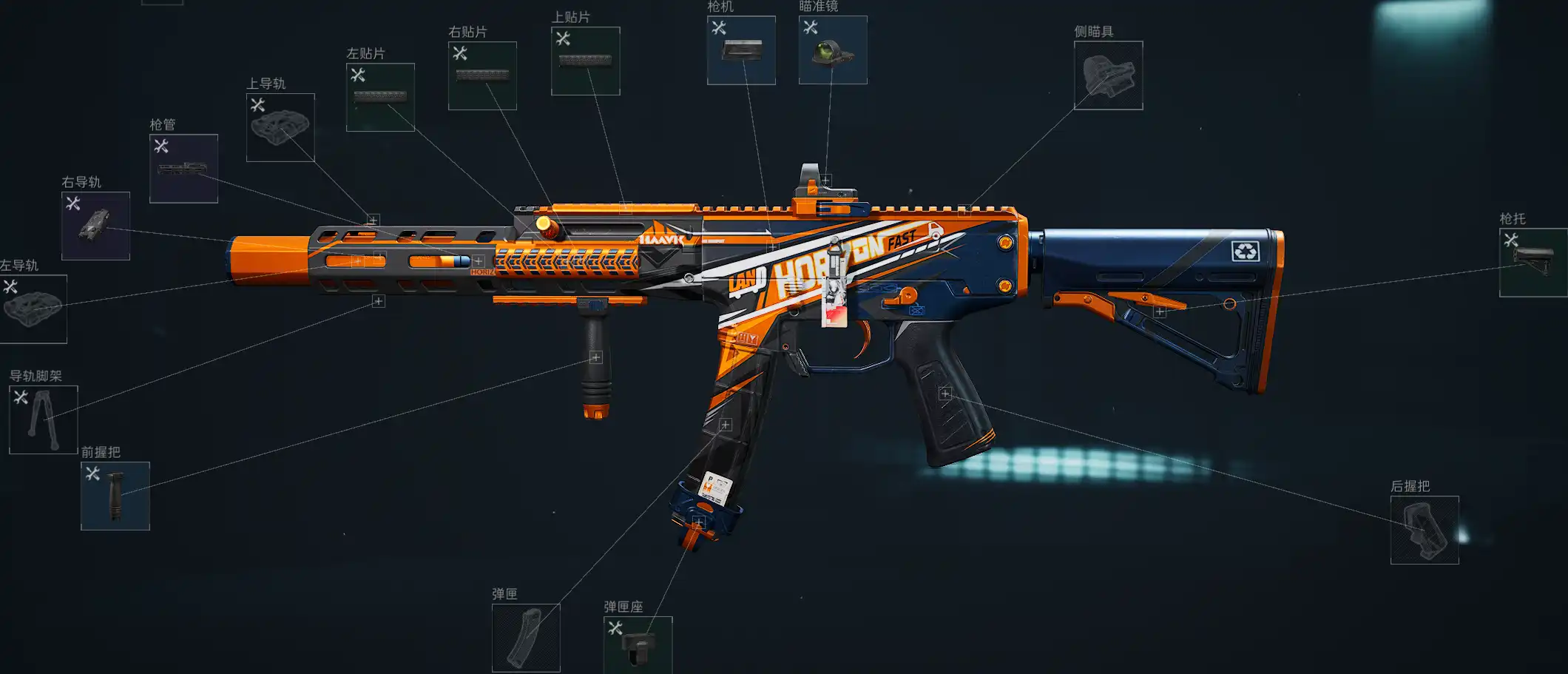Choose the 左贴片 left patch slot
Image resolution: width=1568 pixels, height=674 pixels.
[x=380, y=97]
